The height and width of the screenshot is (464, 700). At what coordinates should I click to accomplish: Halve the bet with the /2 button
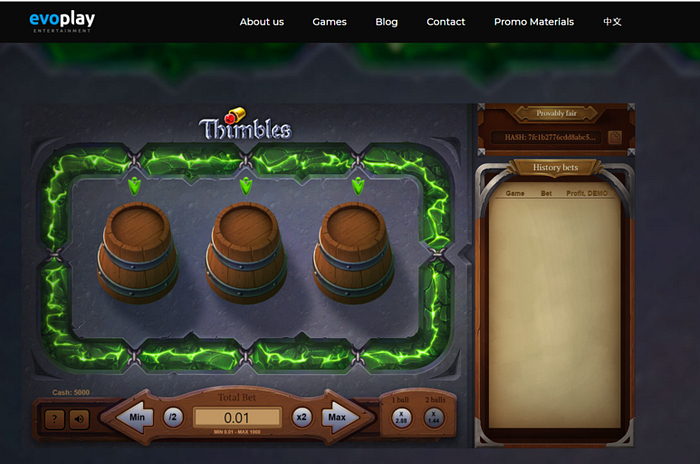tap(173, 417)
